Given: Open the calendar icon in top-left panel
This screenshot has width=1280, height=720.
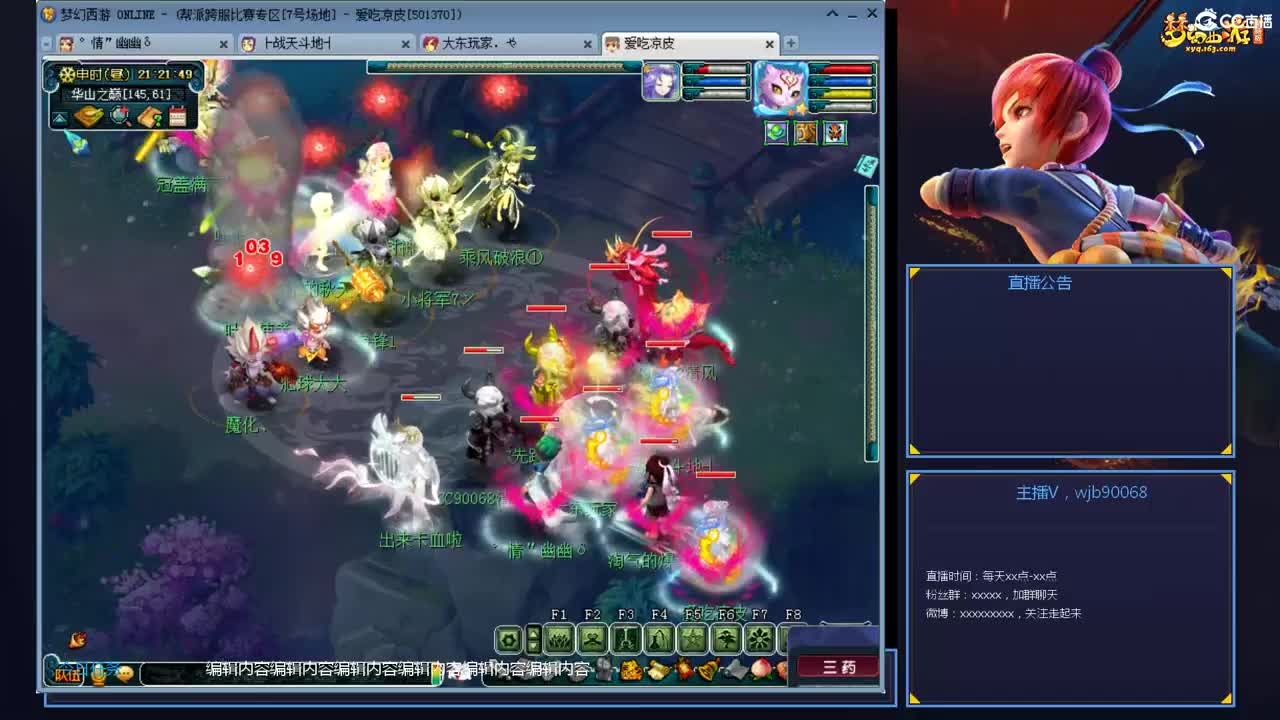Looking at the screenshot, I should [177, 115].
